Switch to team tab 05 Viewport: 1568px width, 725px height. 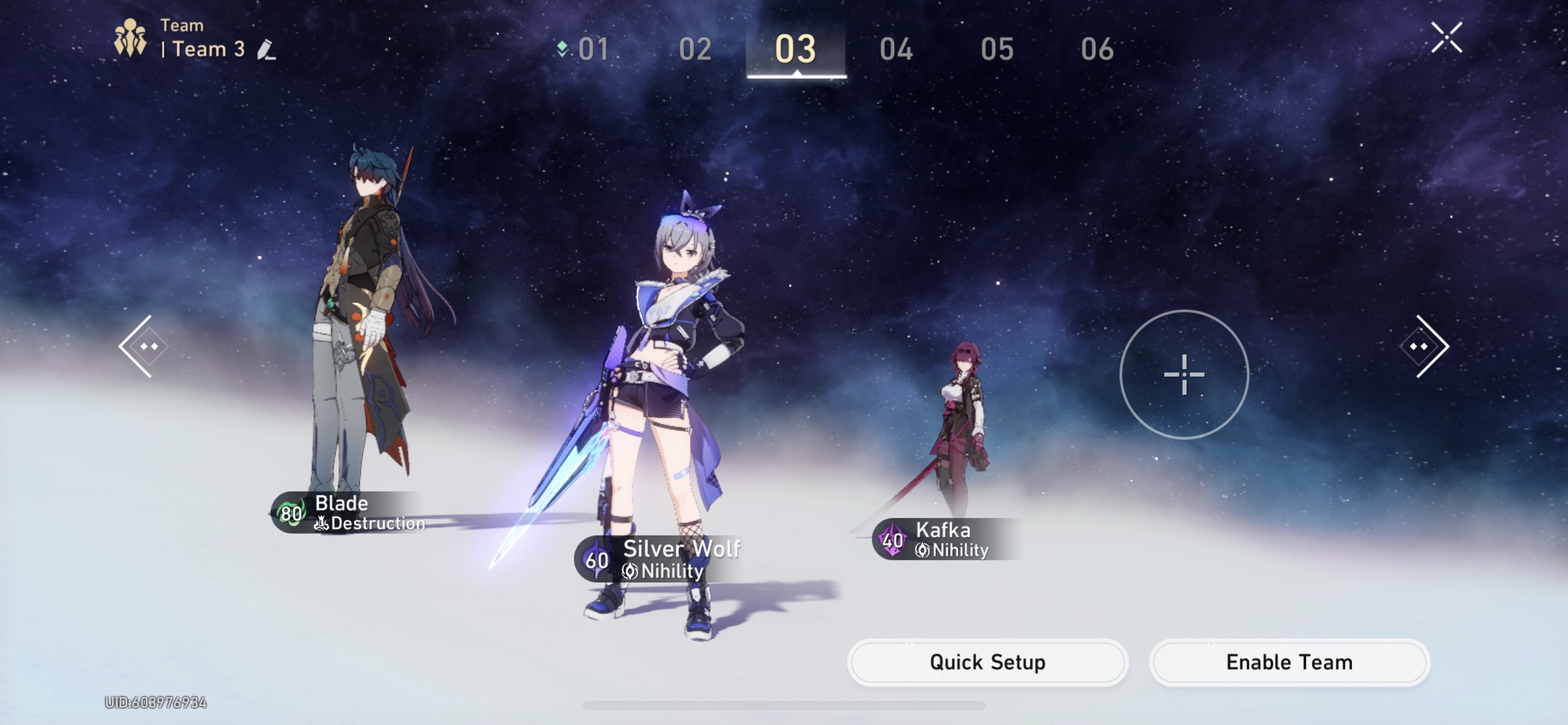tap(997, 49)
